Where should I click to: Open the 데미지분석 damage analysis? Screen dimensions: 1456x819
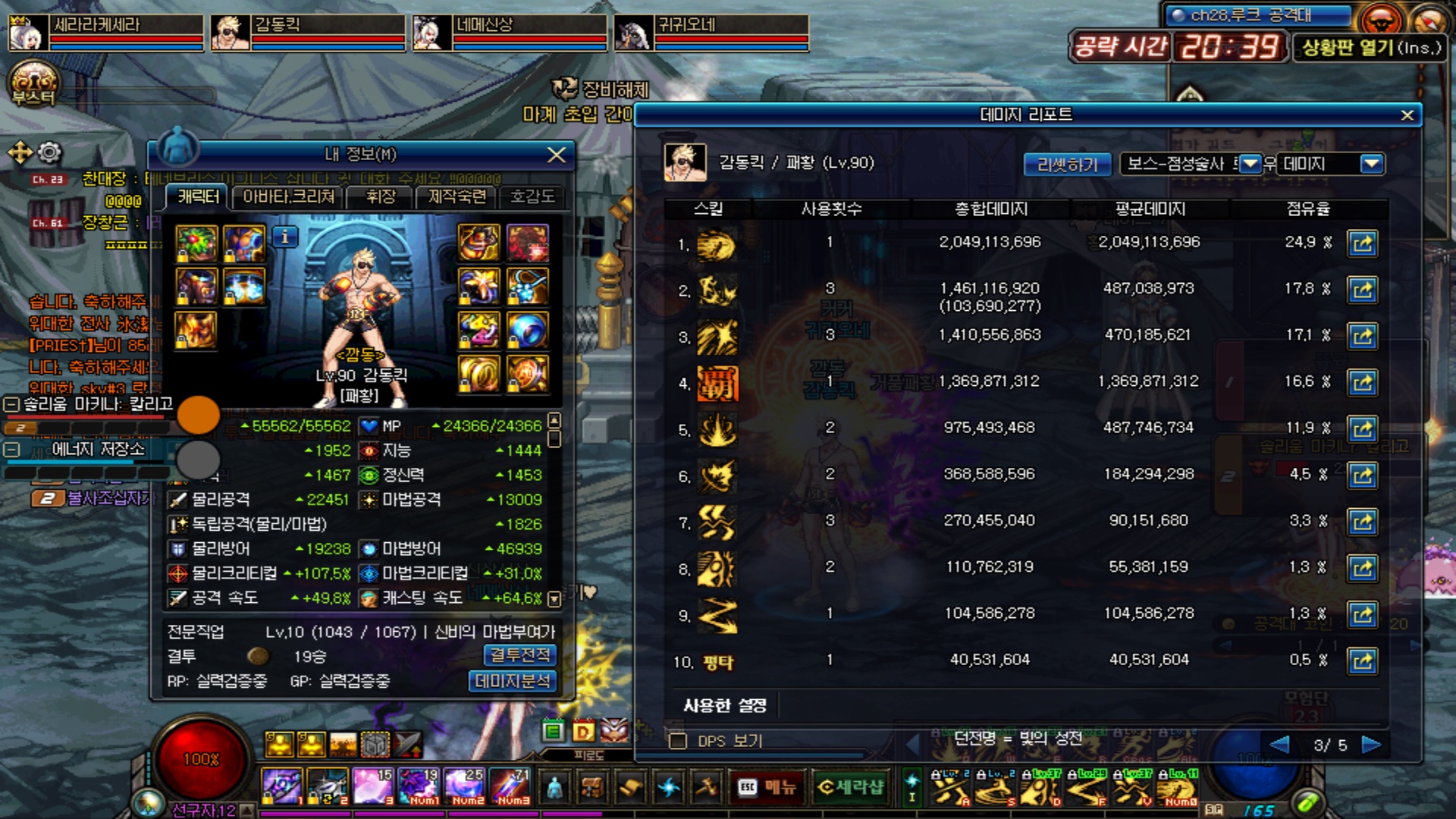[513, 681]
